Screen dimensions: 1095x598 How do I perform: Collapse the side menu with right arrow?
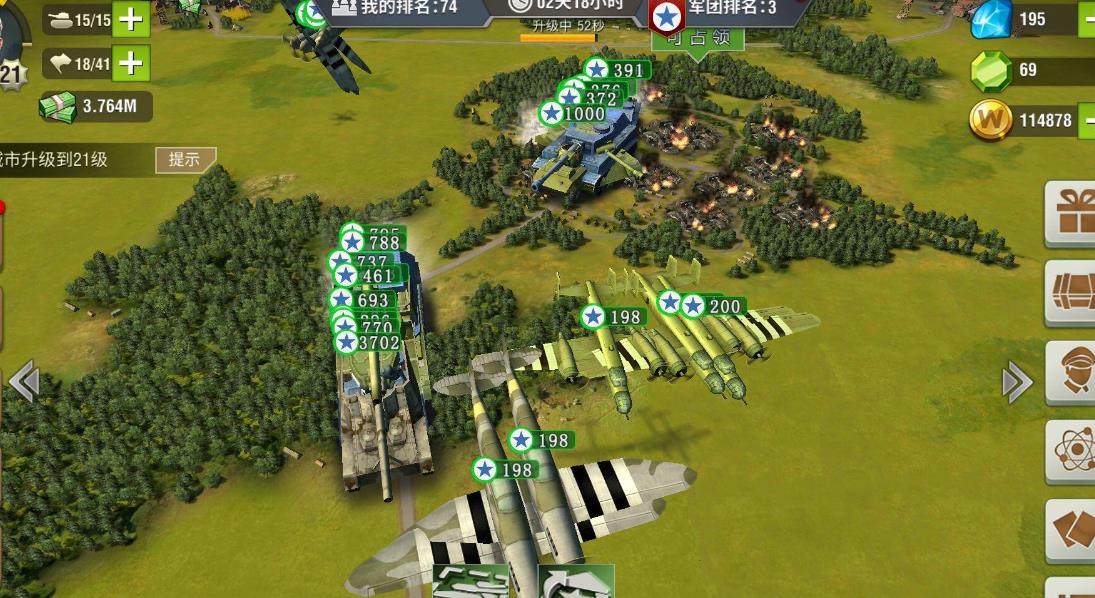click(x=1017, y=381)
